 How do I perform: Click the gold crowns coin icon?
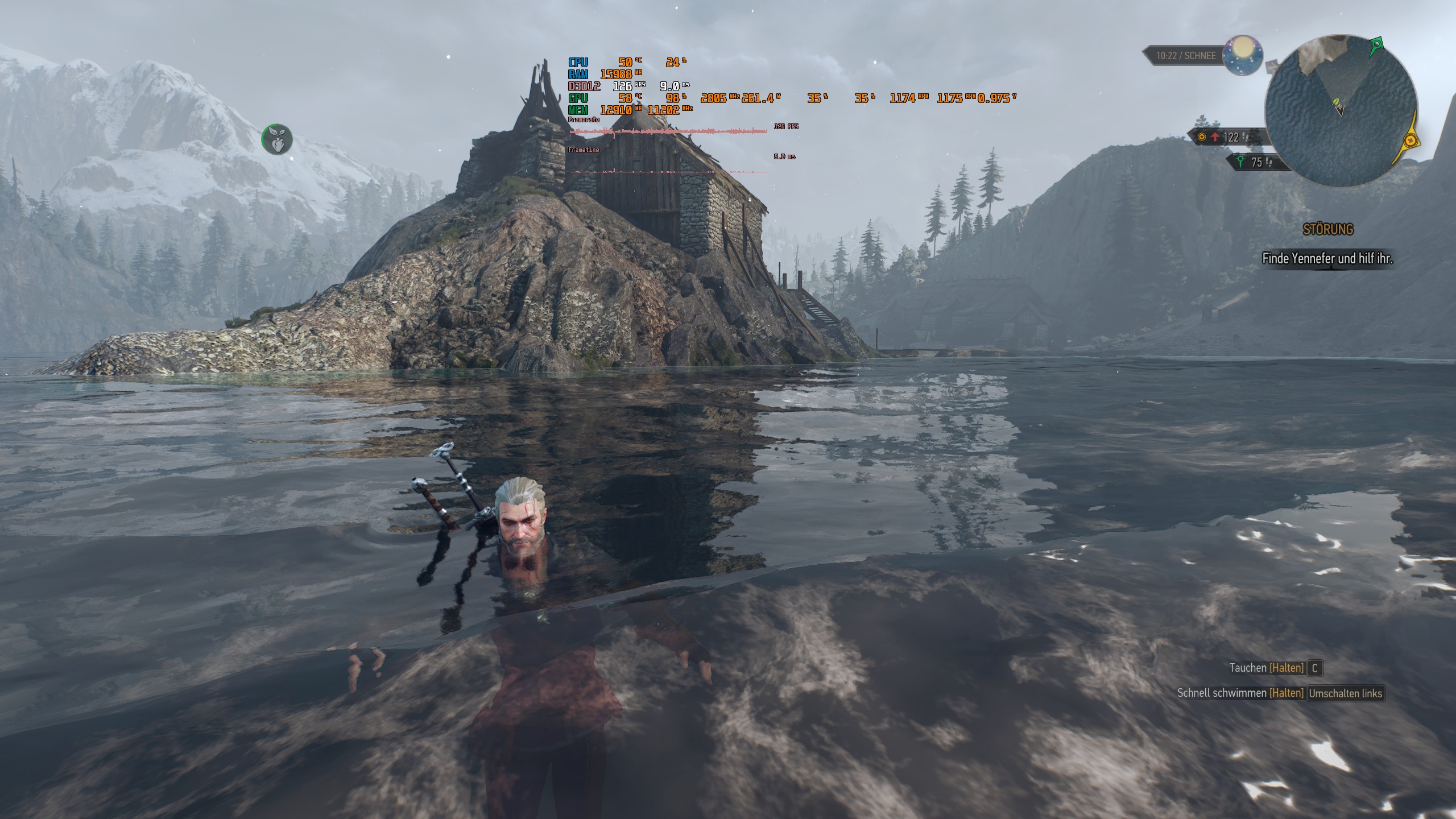pos(1202,136)
